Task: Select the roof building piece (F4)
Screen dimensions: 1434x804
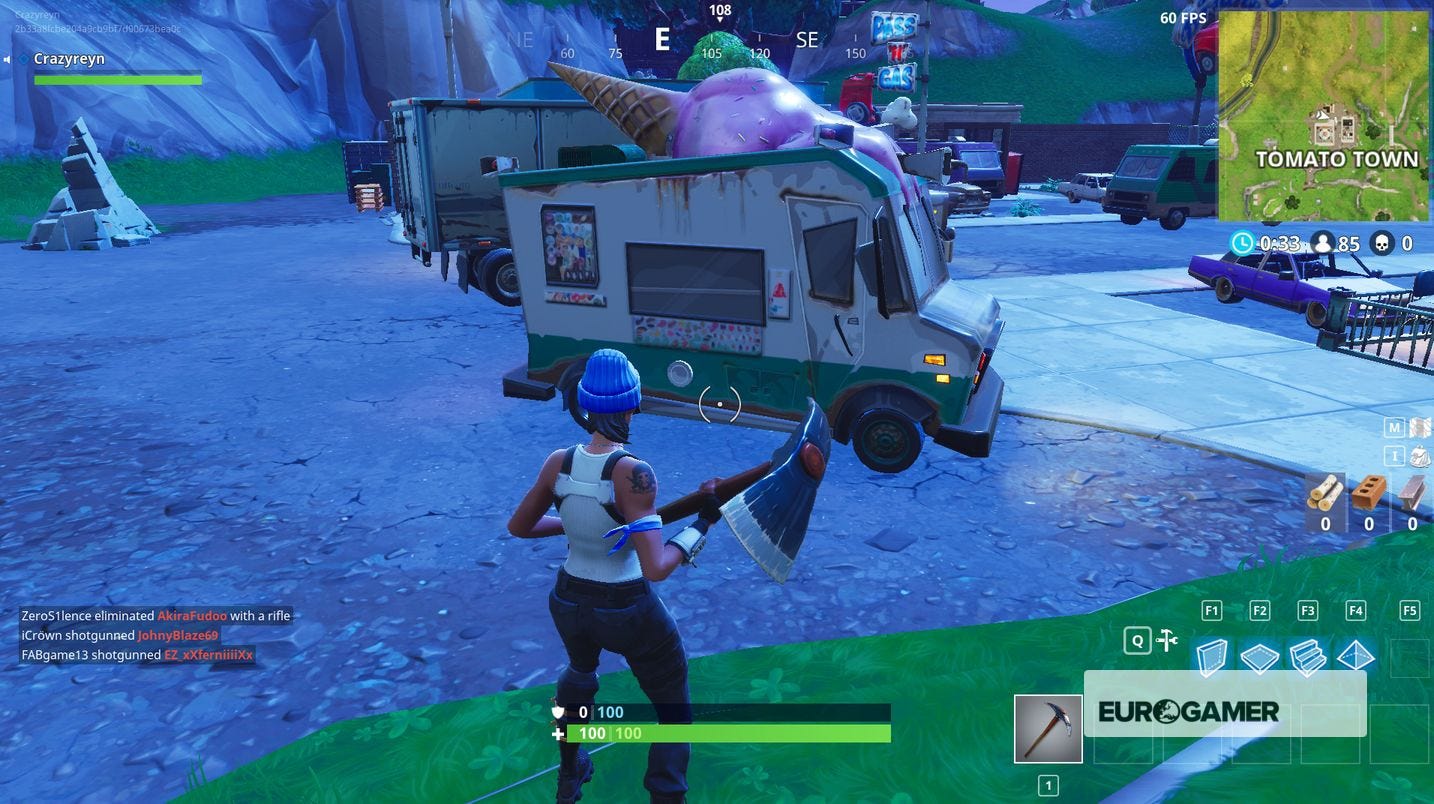Action: tap(1358, 655)
